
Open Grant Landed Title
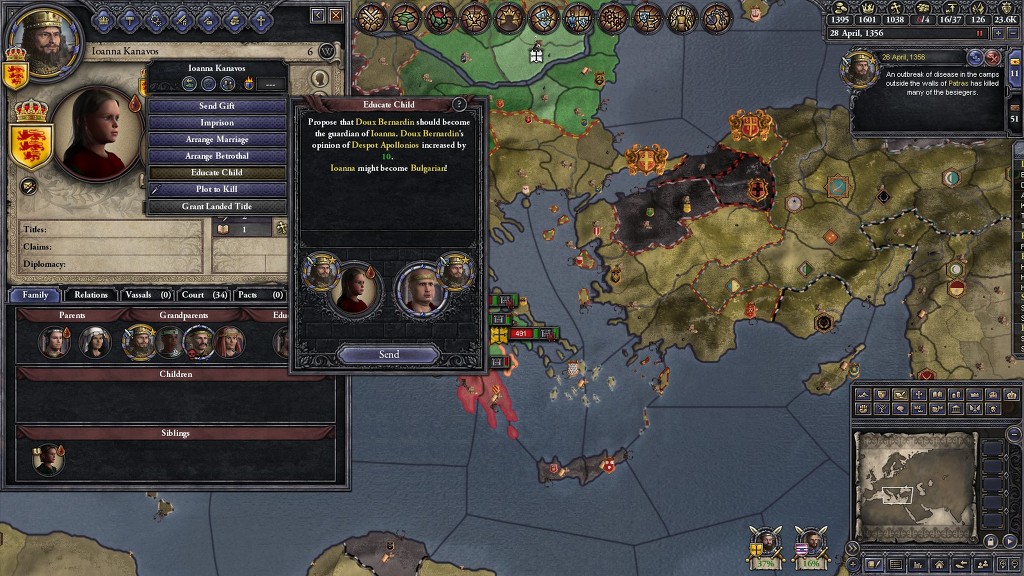216,206
